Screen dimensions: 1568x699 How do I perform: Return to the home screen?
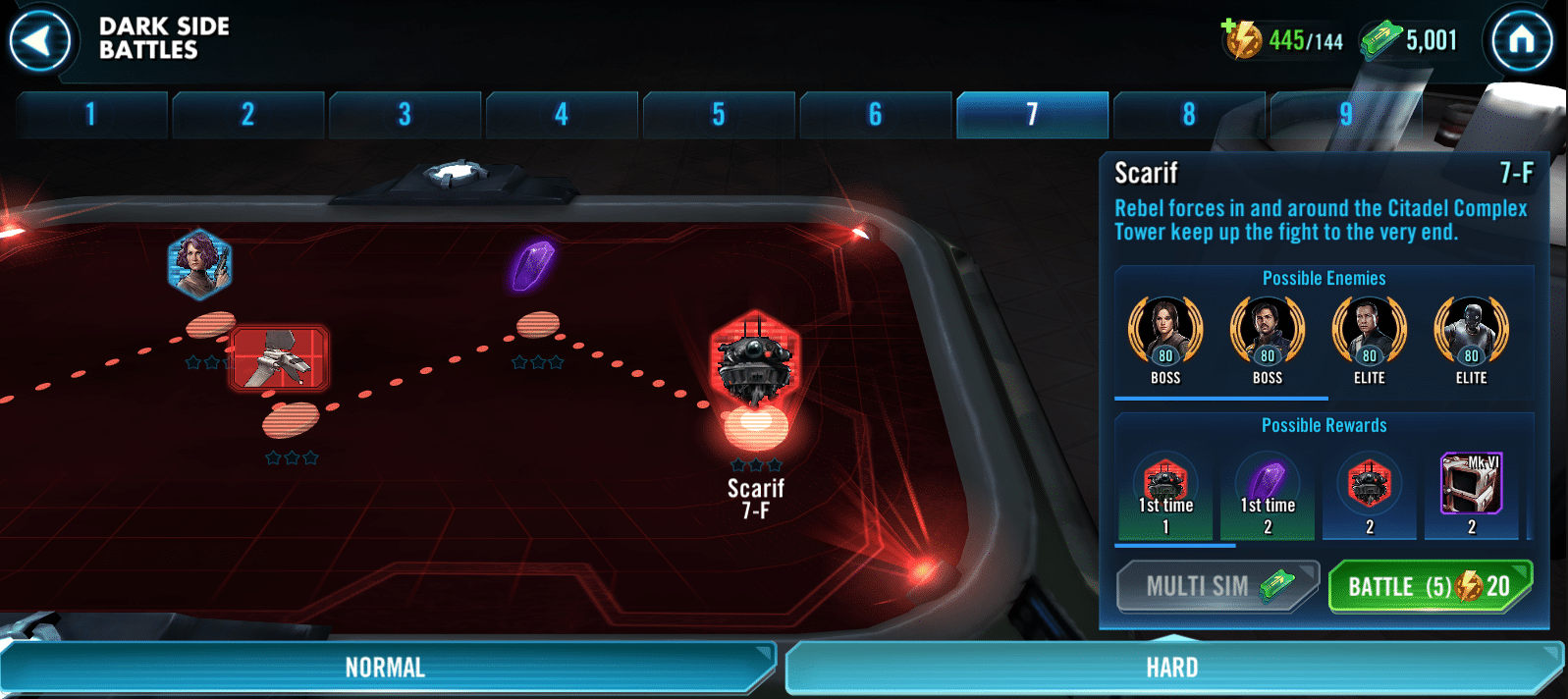(x=1521, y=40)
